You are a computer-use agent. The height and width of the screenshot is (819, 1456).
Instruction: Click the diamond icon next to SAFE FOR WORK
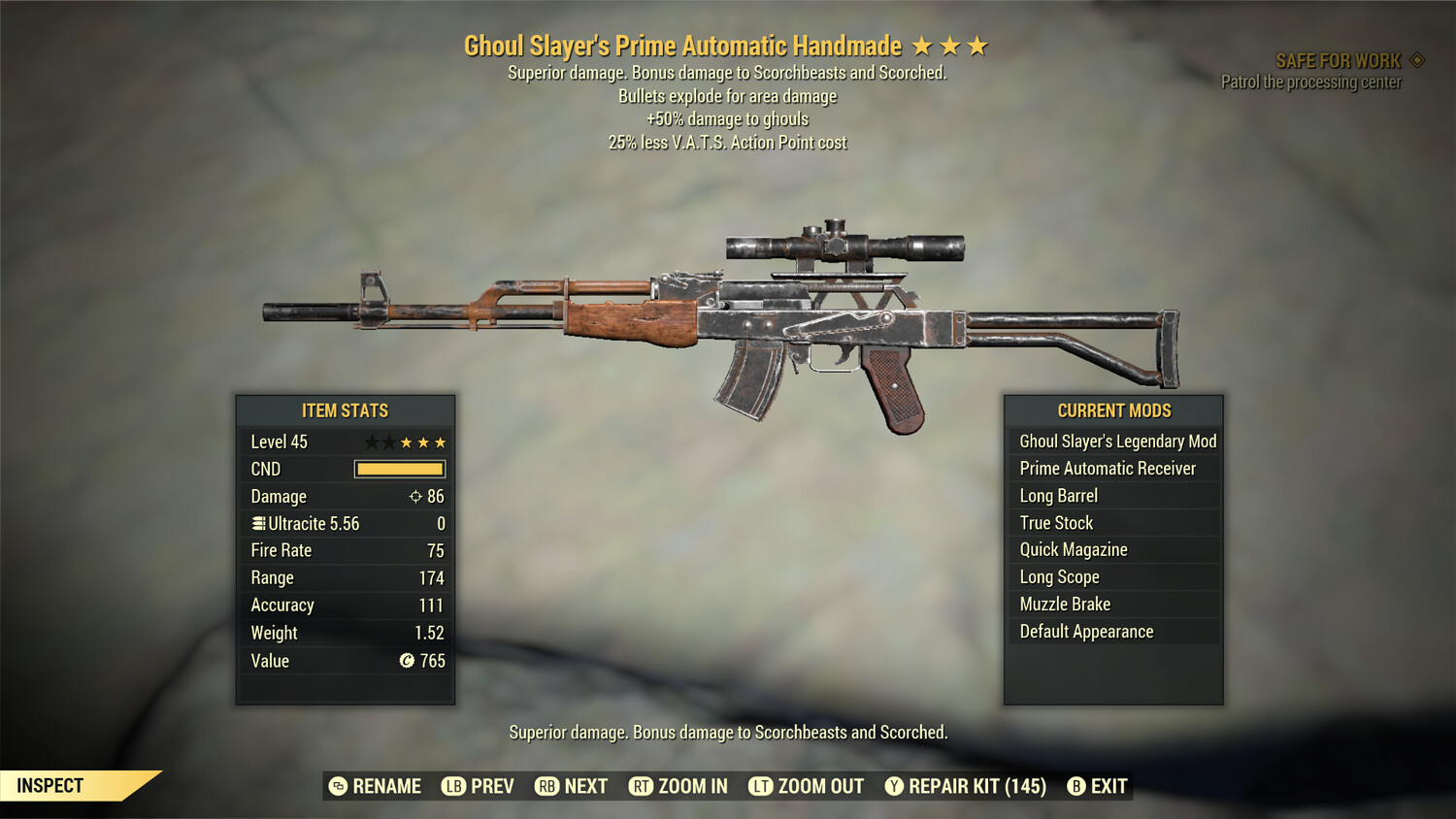coord(1415,59)
